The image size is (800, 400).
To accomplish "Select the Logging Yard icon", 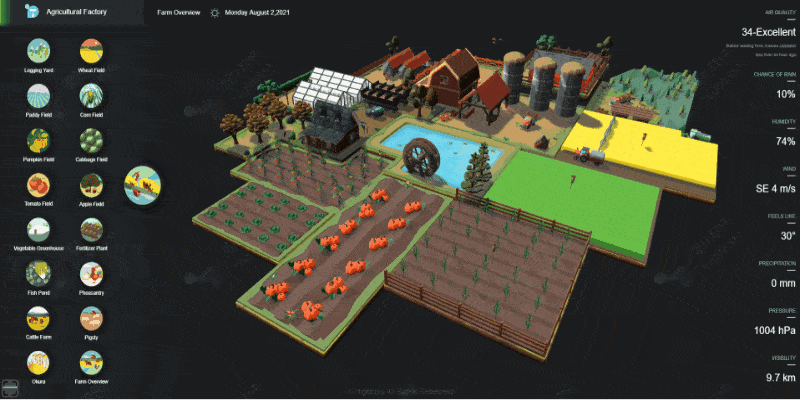I will tap(39, 52).
